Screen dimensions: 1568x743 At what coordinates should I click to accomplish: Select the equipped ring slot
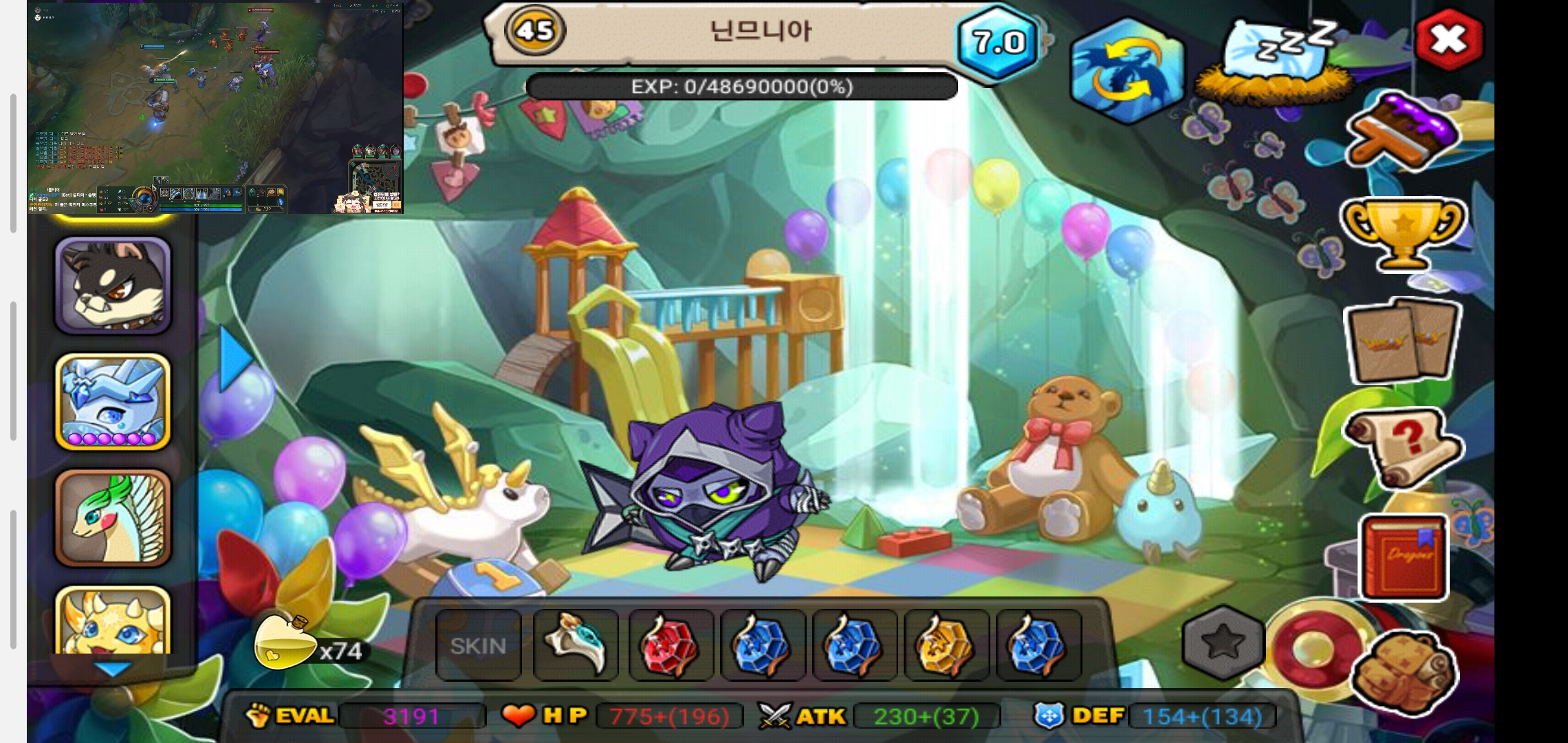pyautogui.click(x=576, y=645)
